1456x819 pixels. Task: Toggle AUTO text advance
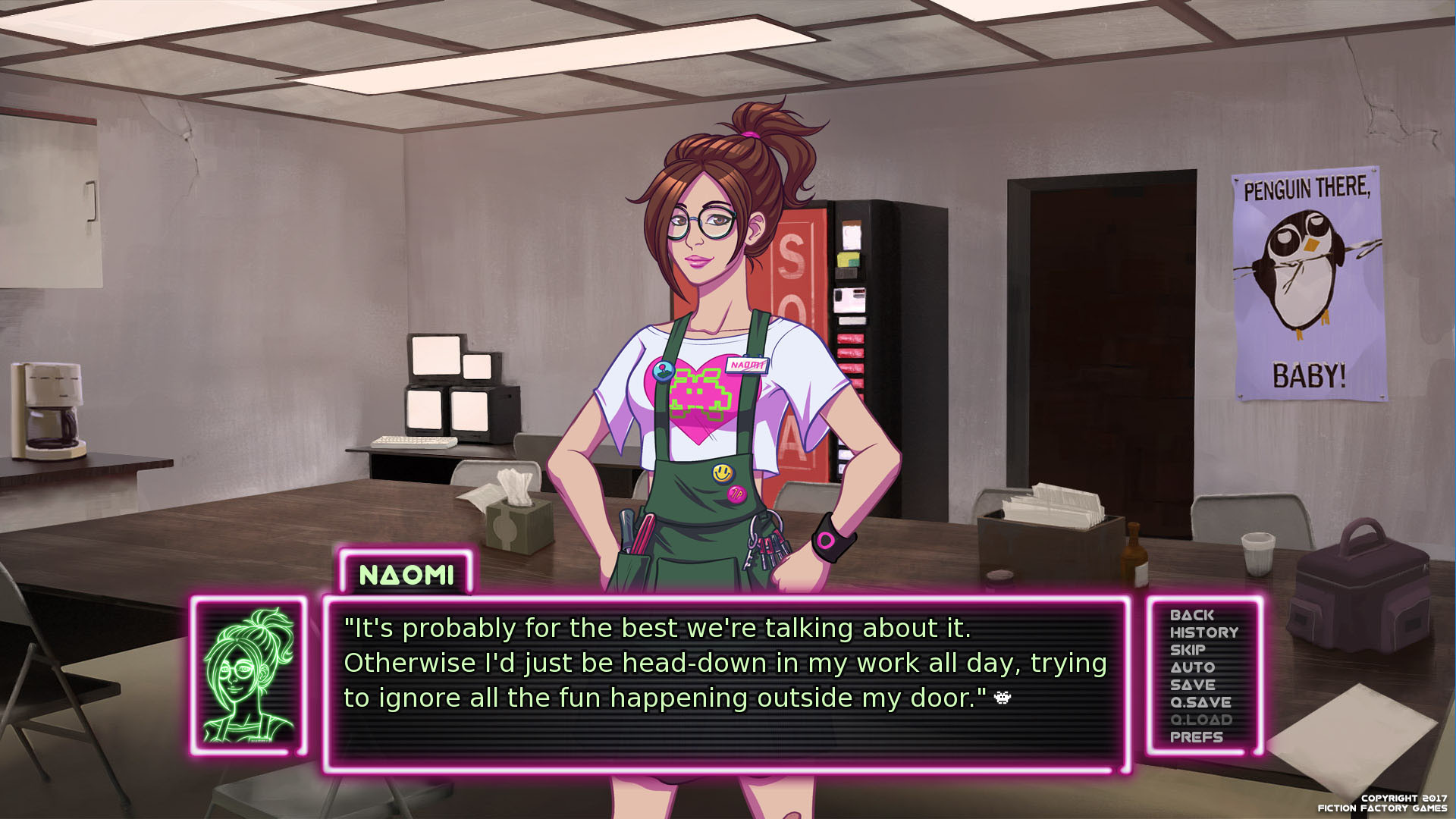(x=1192, y=667)
